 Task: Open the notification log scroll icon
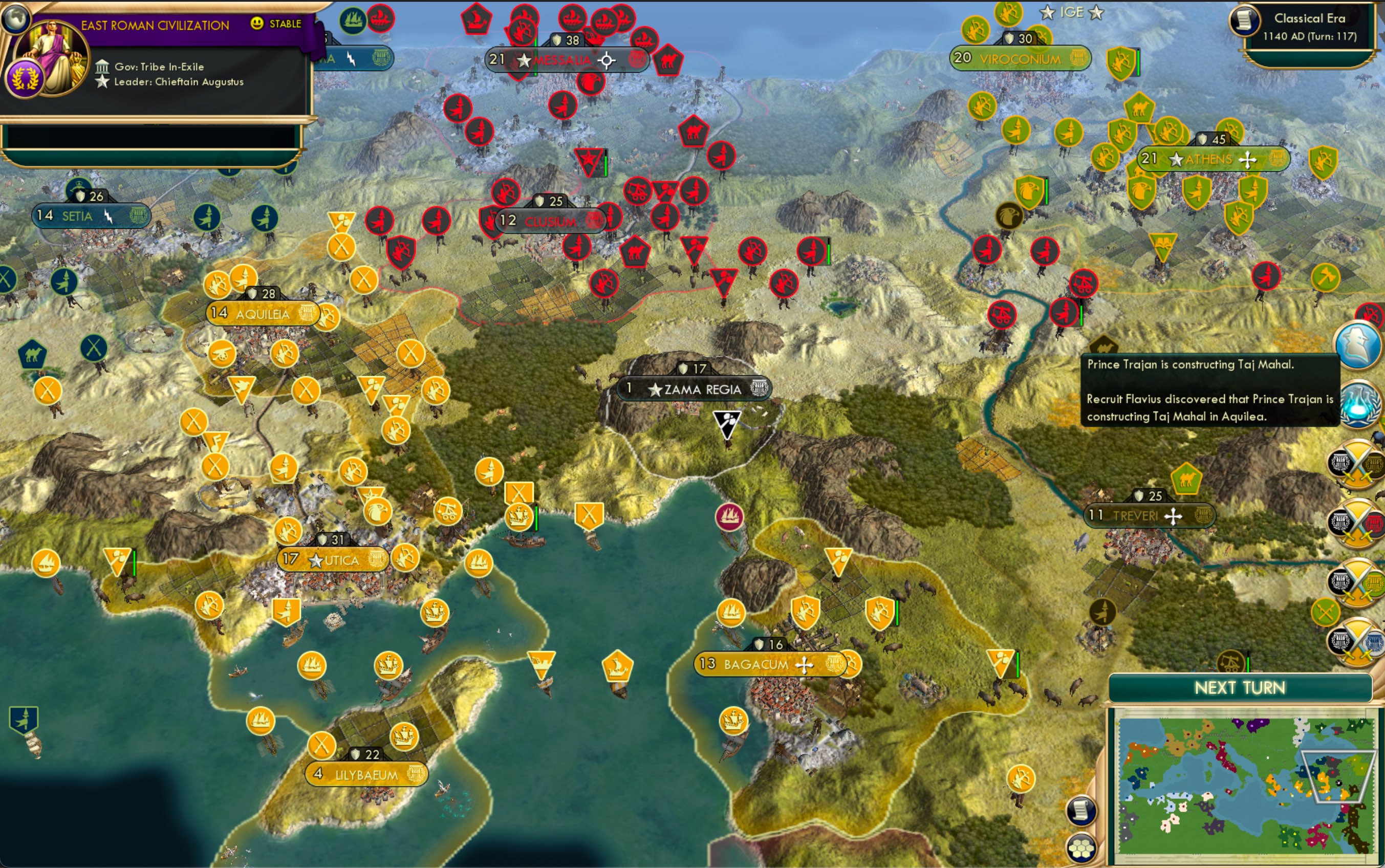pos(1080,811)
